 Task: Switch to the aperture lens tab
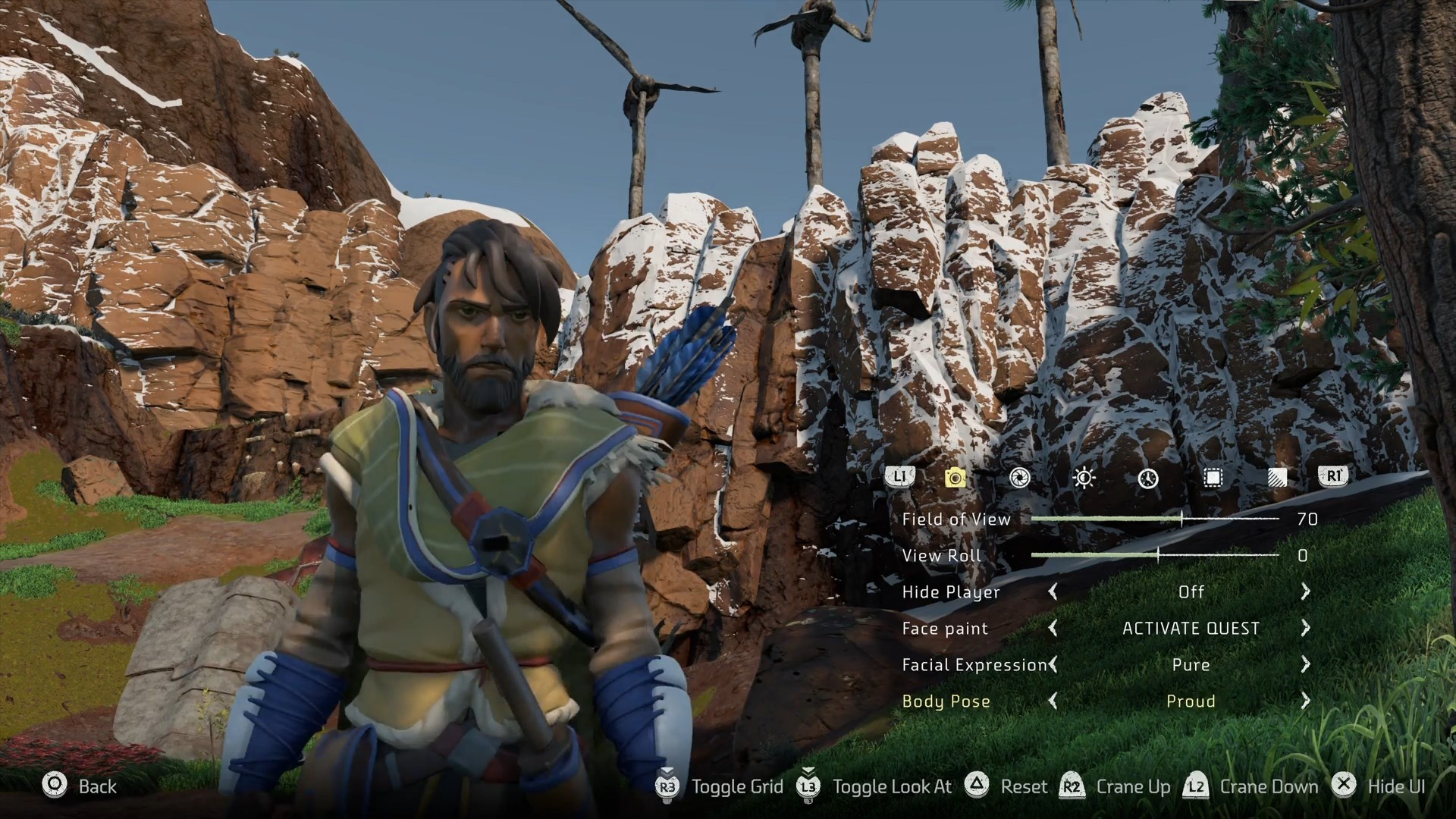coord(1019,477)
